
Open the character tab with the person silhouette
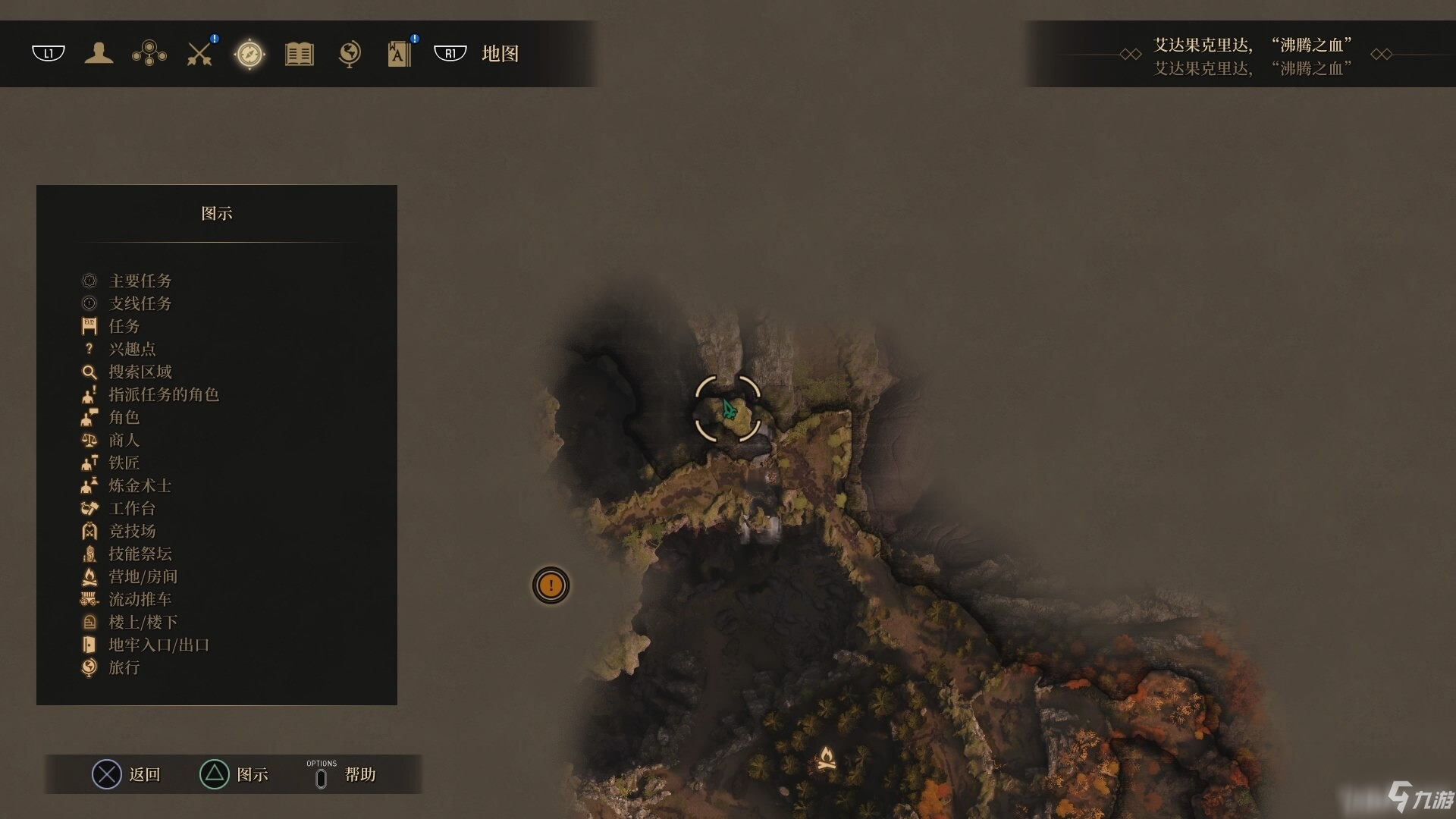pos(99,53)
